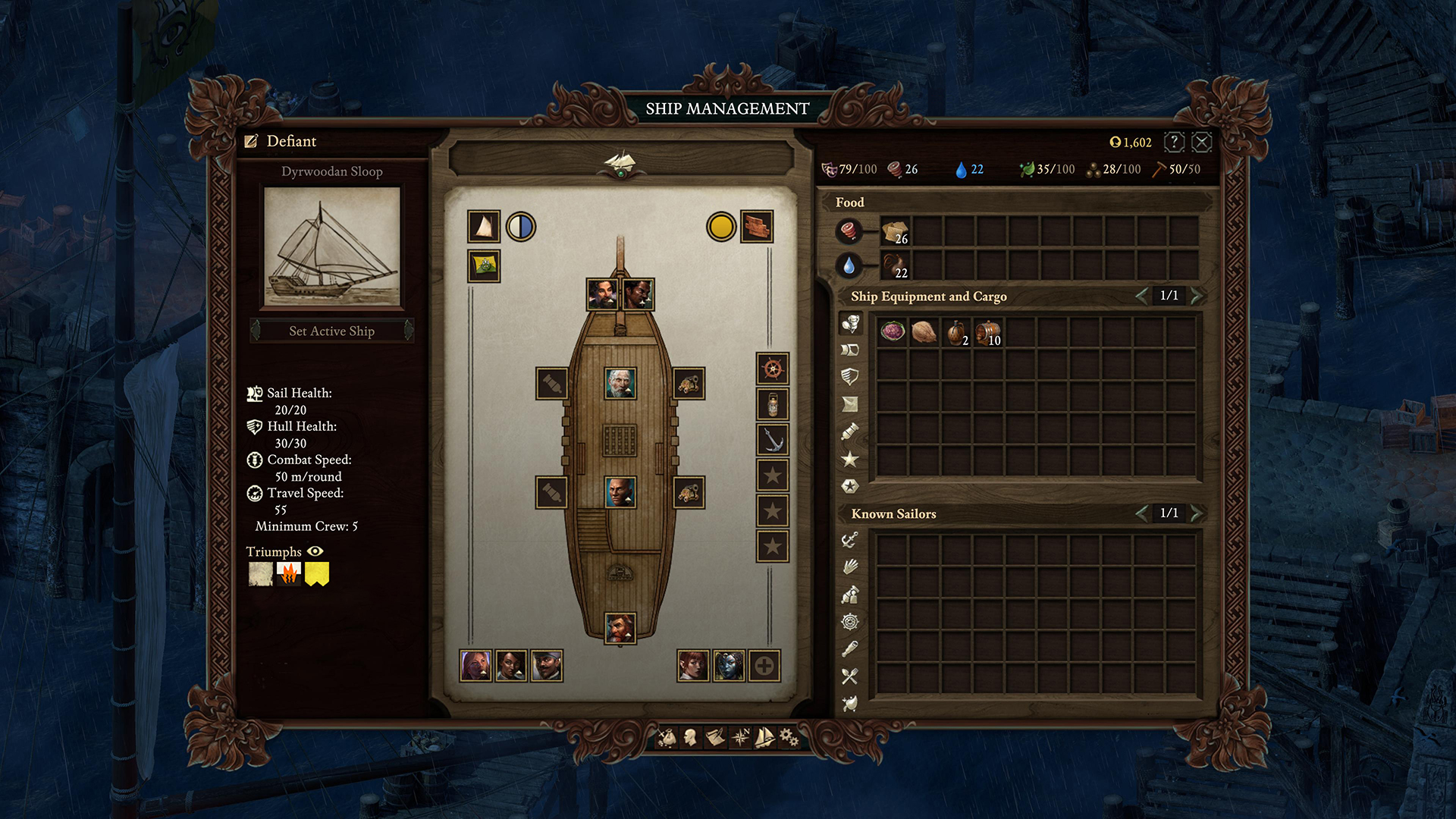
Task: Click the Dyrwoodan Sloop ship portrait
Action: click(332, 246)
